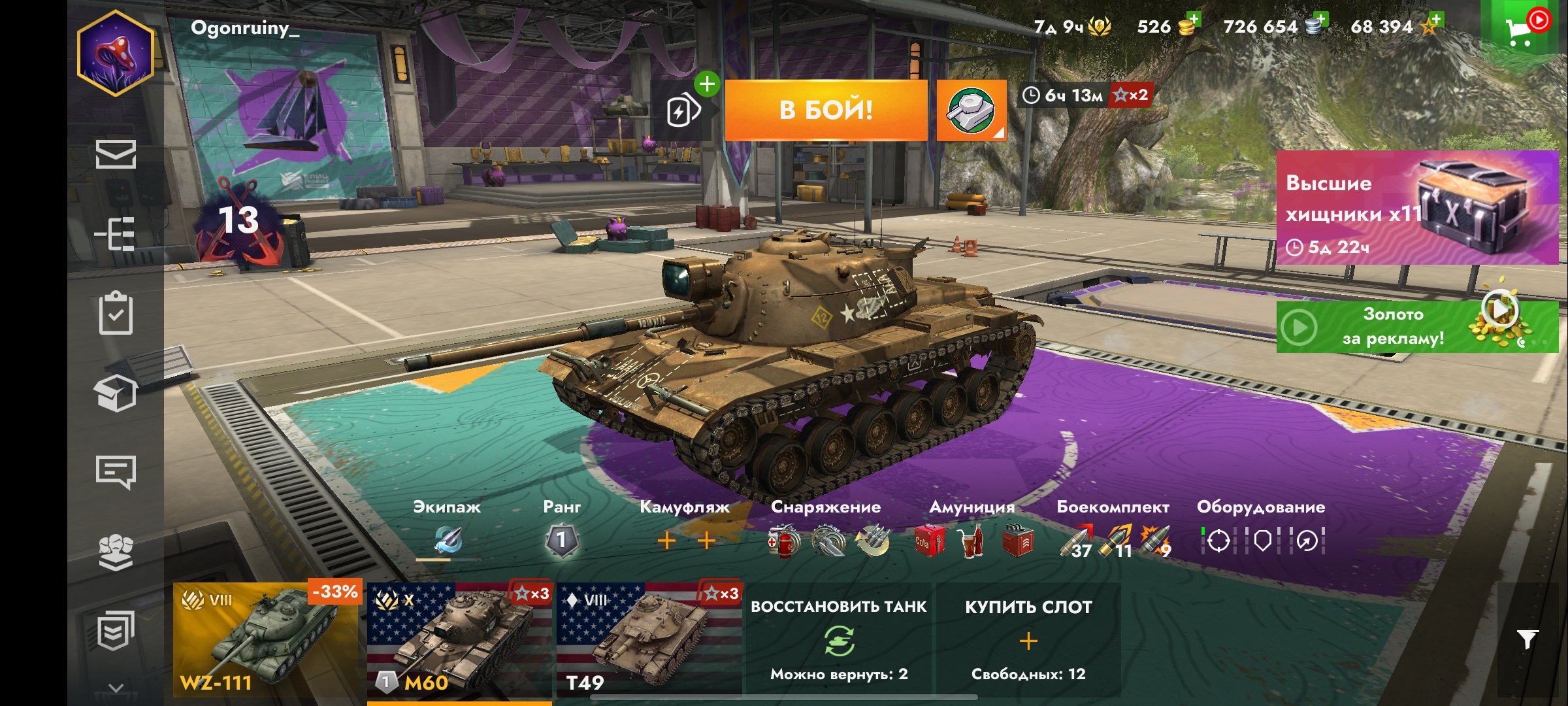Open the tank carousel filter funnel
This screenshot has width=1568, height=706.
point(1527,639)
